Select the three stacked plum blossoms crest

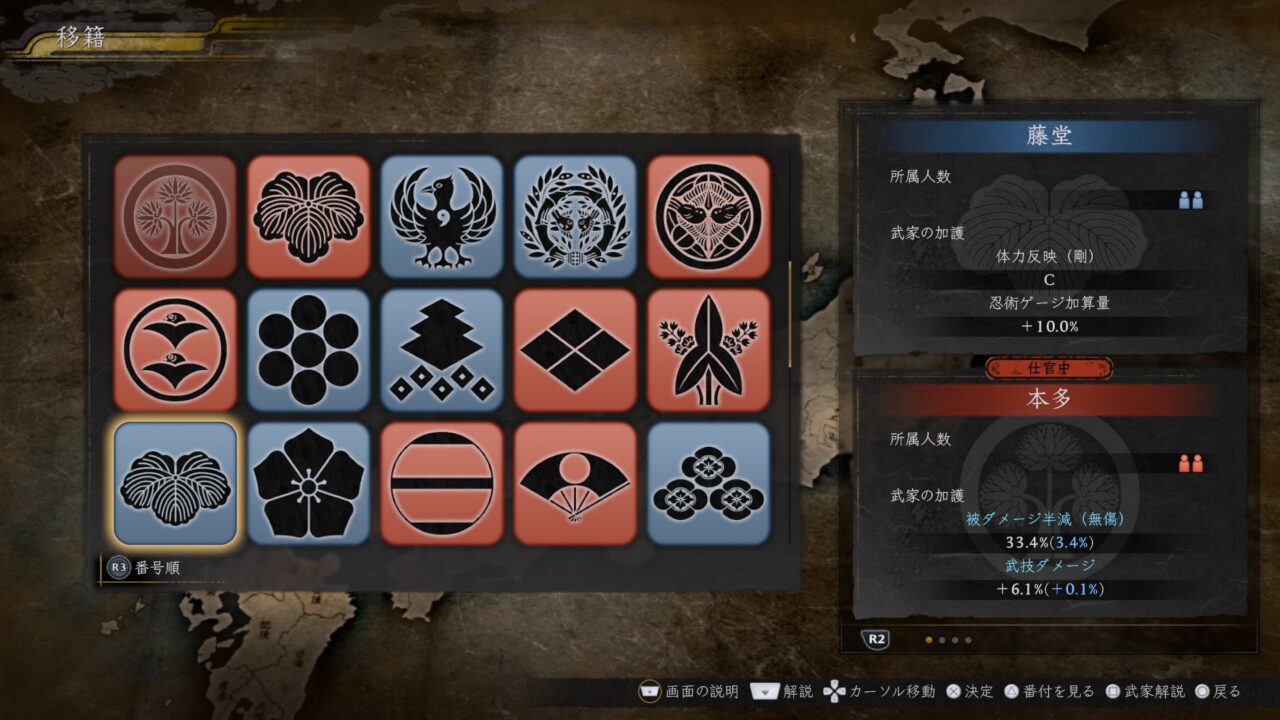[x=708, y=483]
